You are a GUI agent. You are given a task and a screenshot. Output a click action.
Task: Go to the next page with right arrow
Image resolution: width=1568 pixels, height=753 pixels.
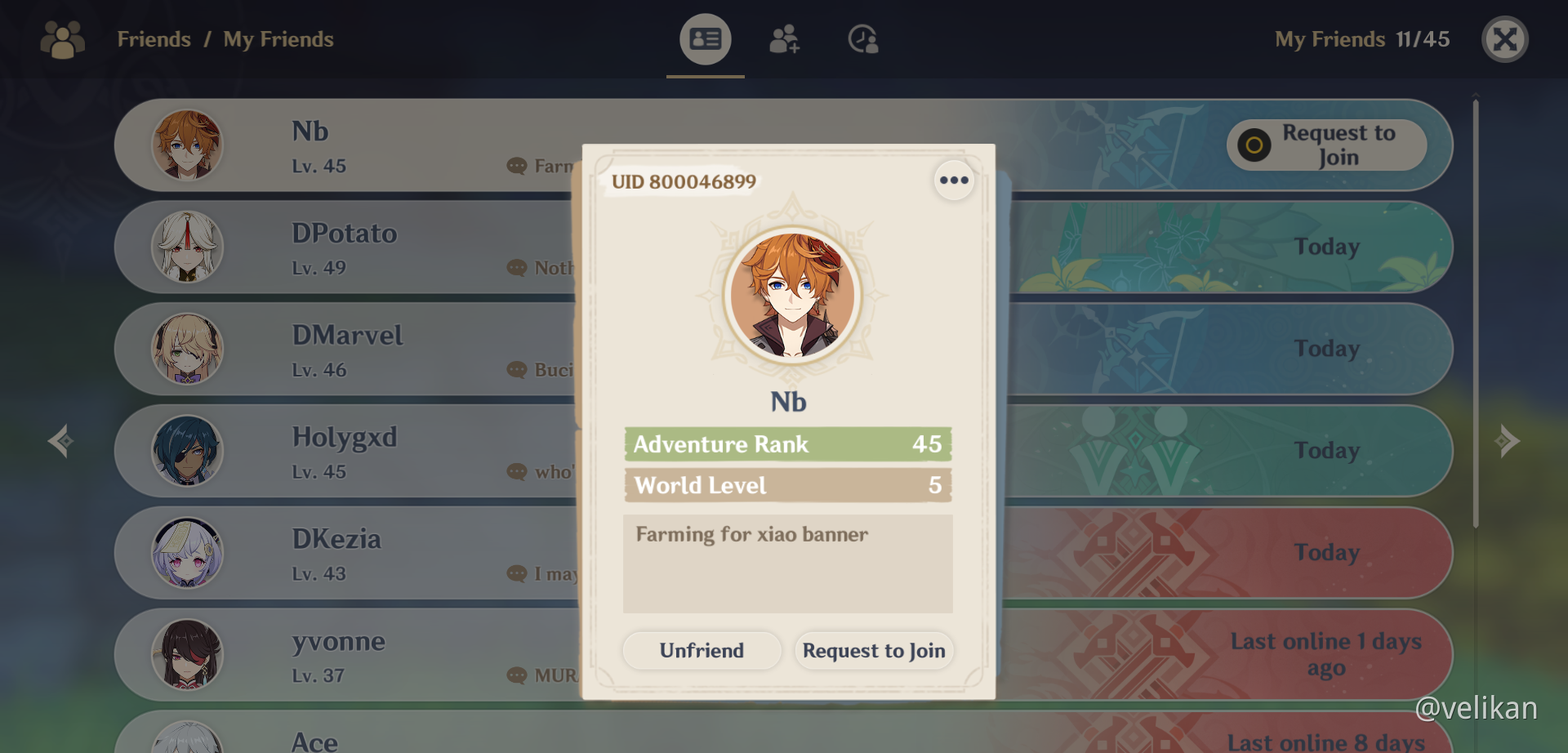[x=1507, y=441]
